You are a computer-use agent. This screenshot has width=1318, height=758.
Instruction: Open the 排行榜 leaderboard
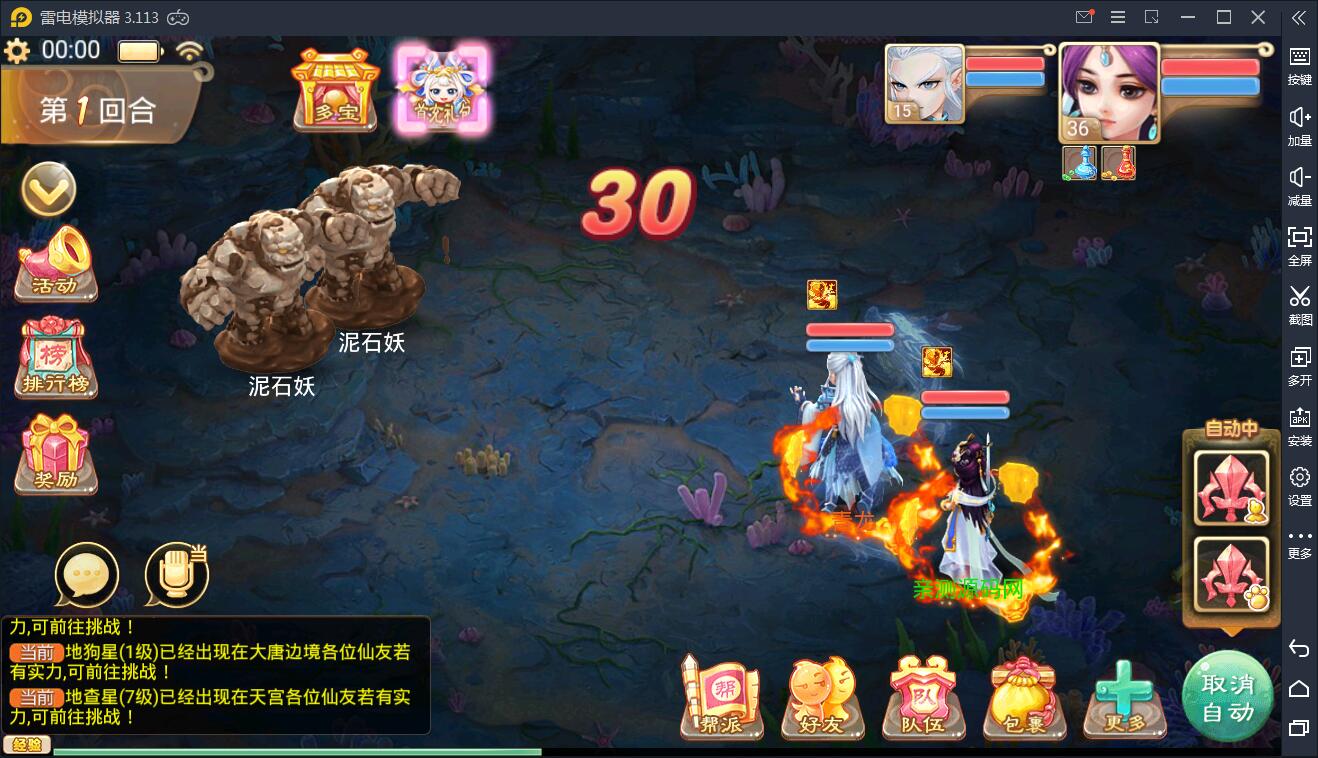pos(54,360)
